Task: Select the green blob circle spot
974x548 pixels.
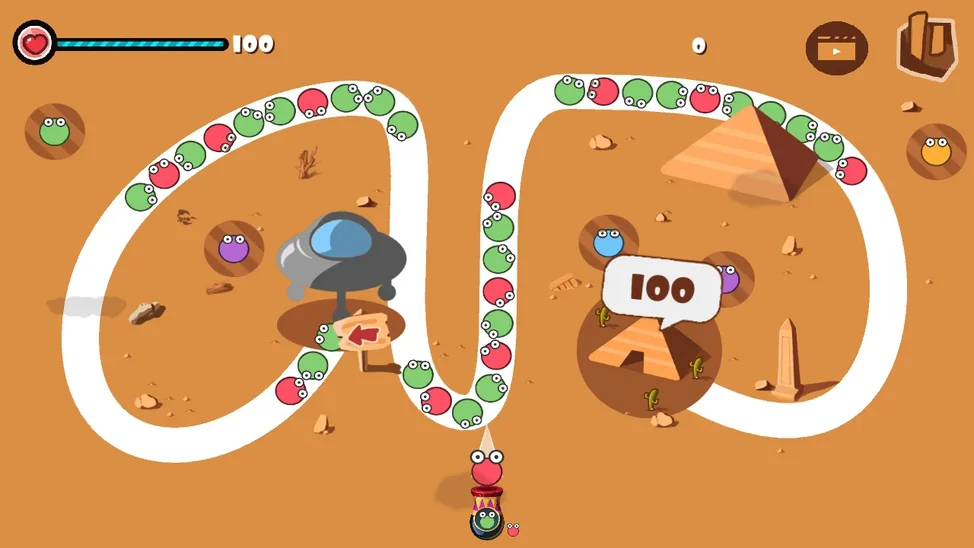Action: [x=54, y=130]
